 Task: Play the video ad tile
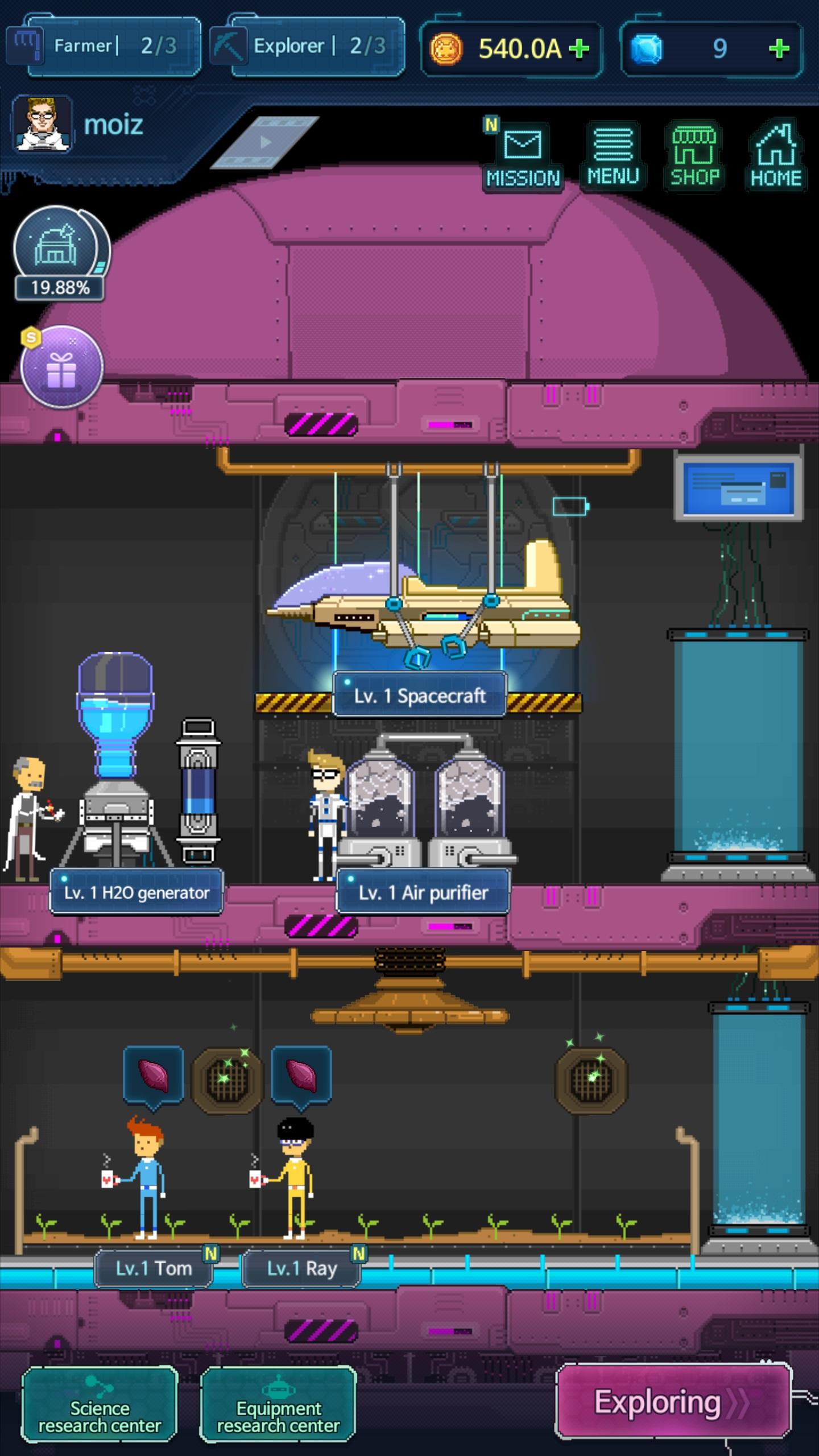click(265, 142)
